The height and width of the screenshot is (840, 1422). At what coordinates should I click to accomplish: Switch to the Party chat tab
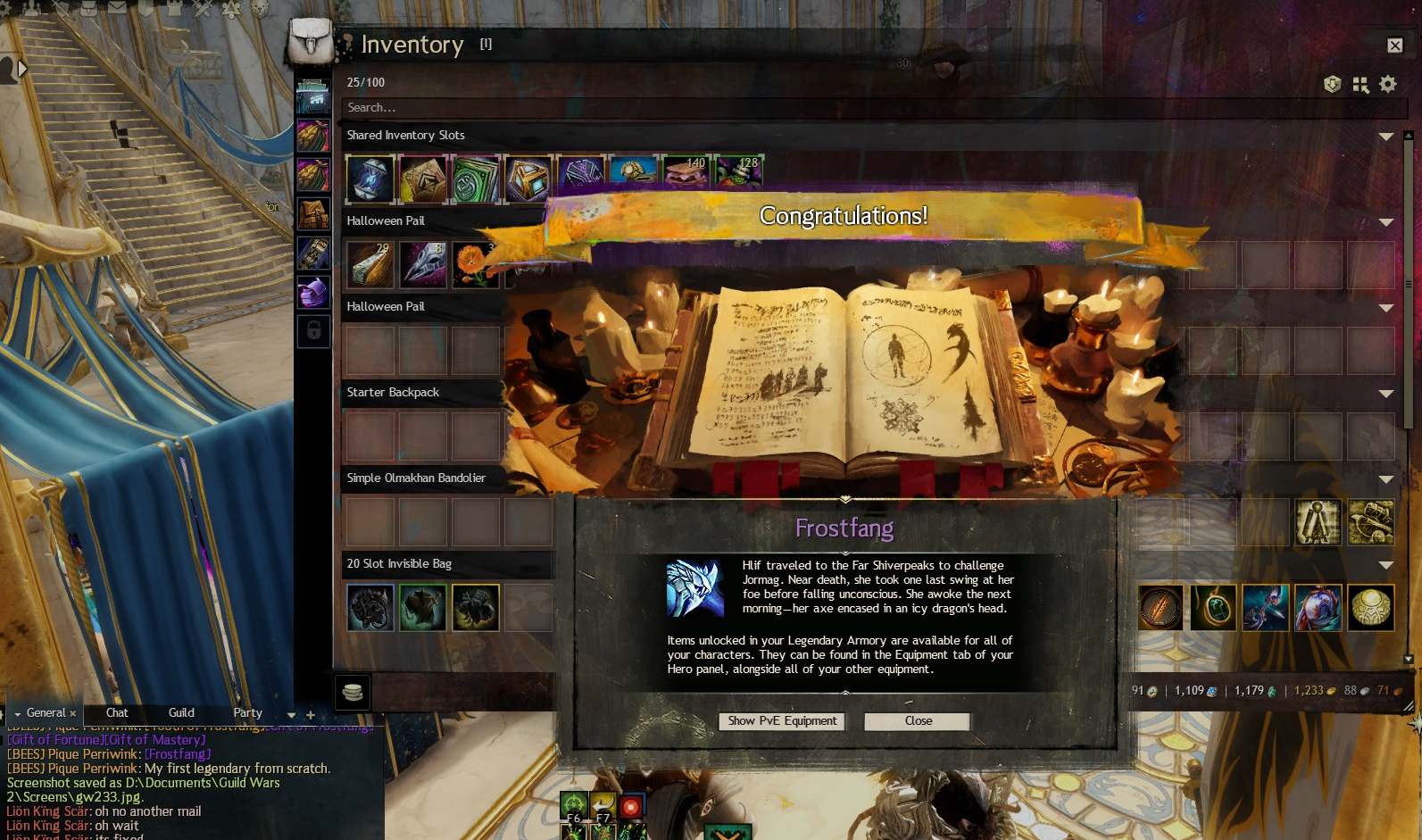point(247,713)
